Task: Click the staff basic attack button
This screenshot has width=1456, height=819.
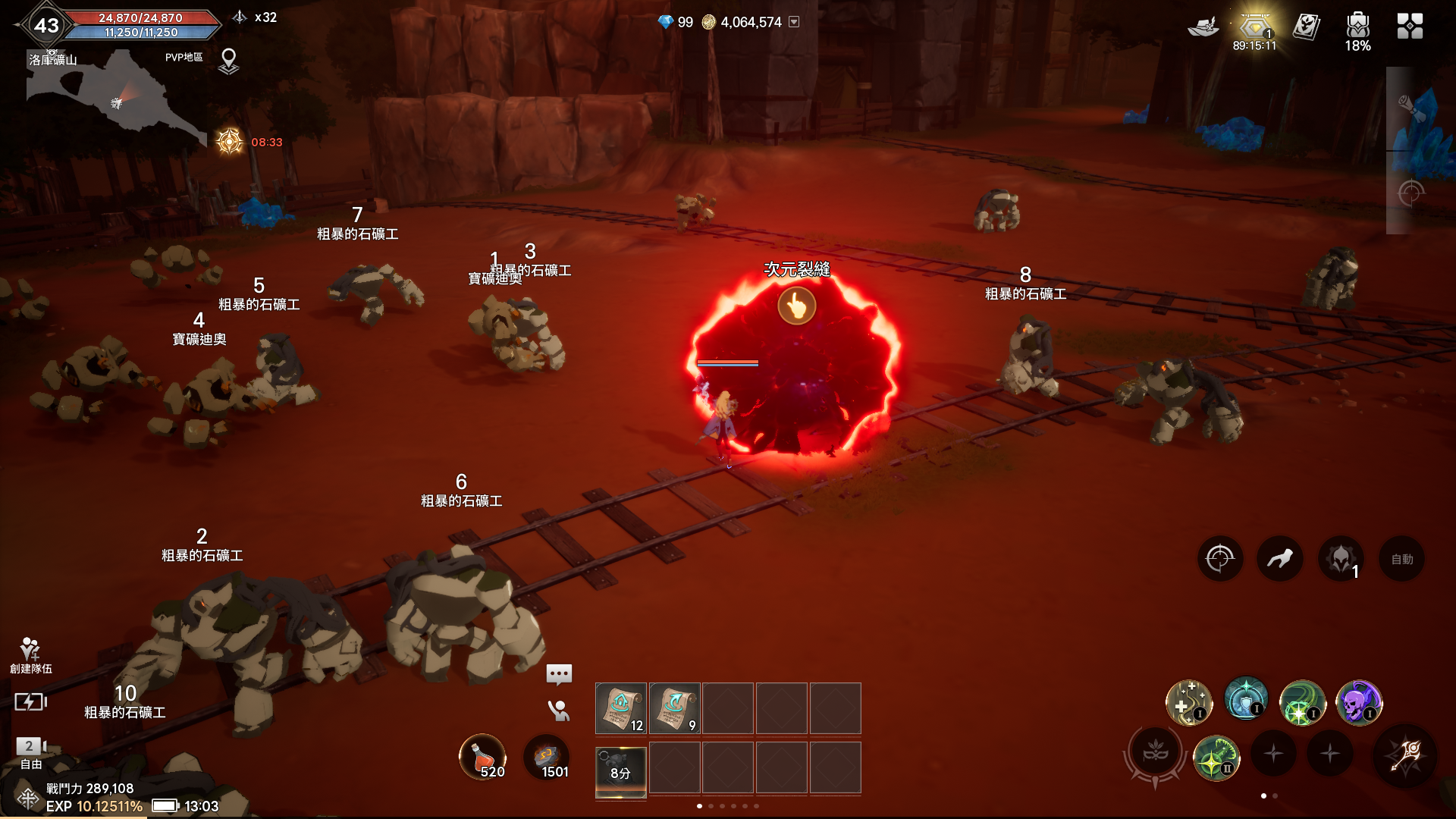Action: (x=1405, y=755)
